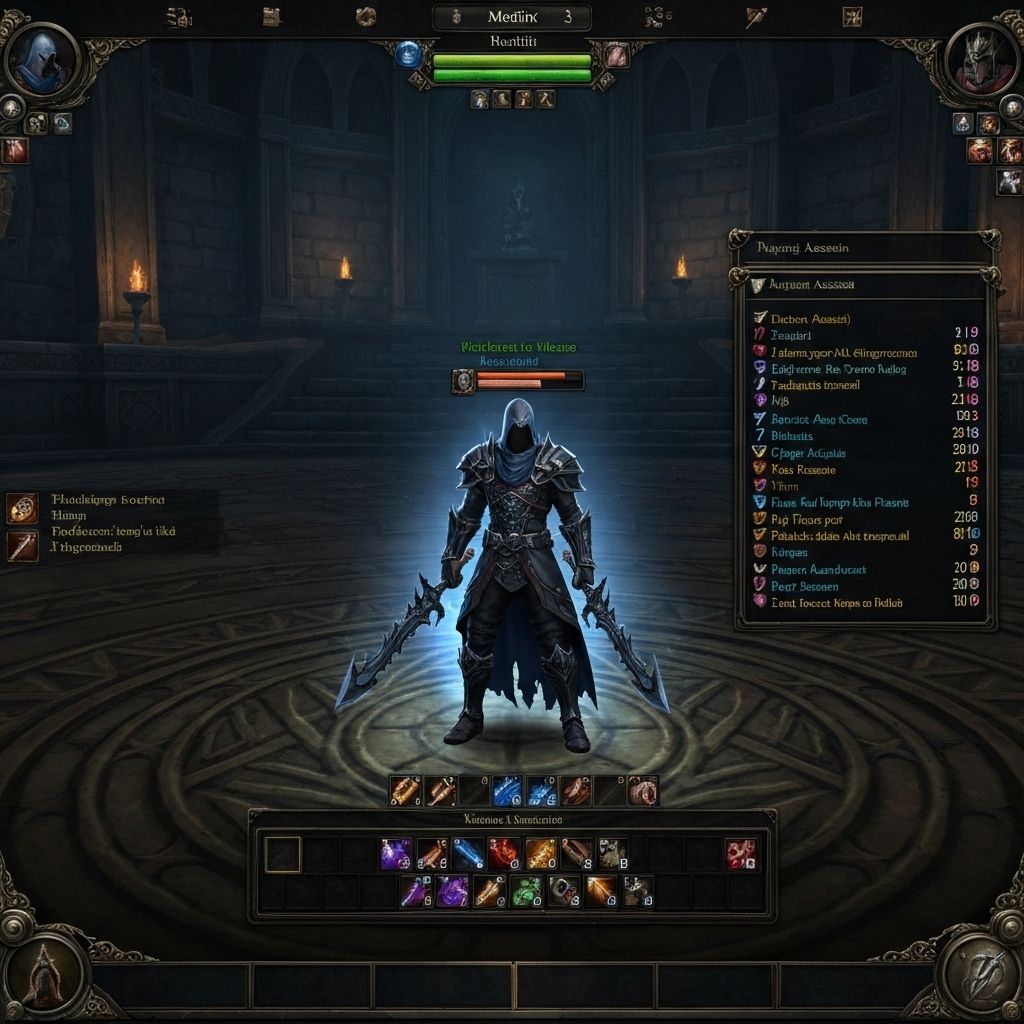Select the green item in the inventory

(526, 890)
